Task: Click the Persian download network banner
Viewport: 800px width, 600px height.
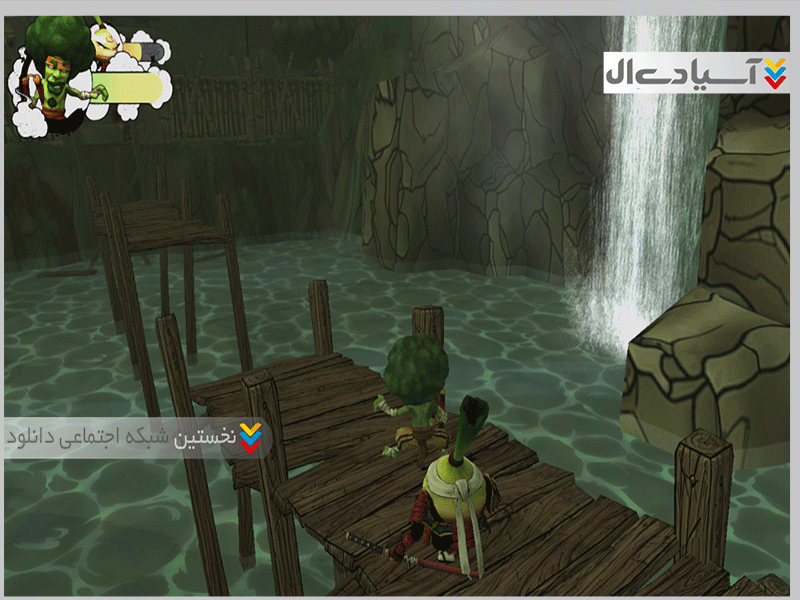Action: tap(135, 438)
